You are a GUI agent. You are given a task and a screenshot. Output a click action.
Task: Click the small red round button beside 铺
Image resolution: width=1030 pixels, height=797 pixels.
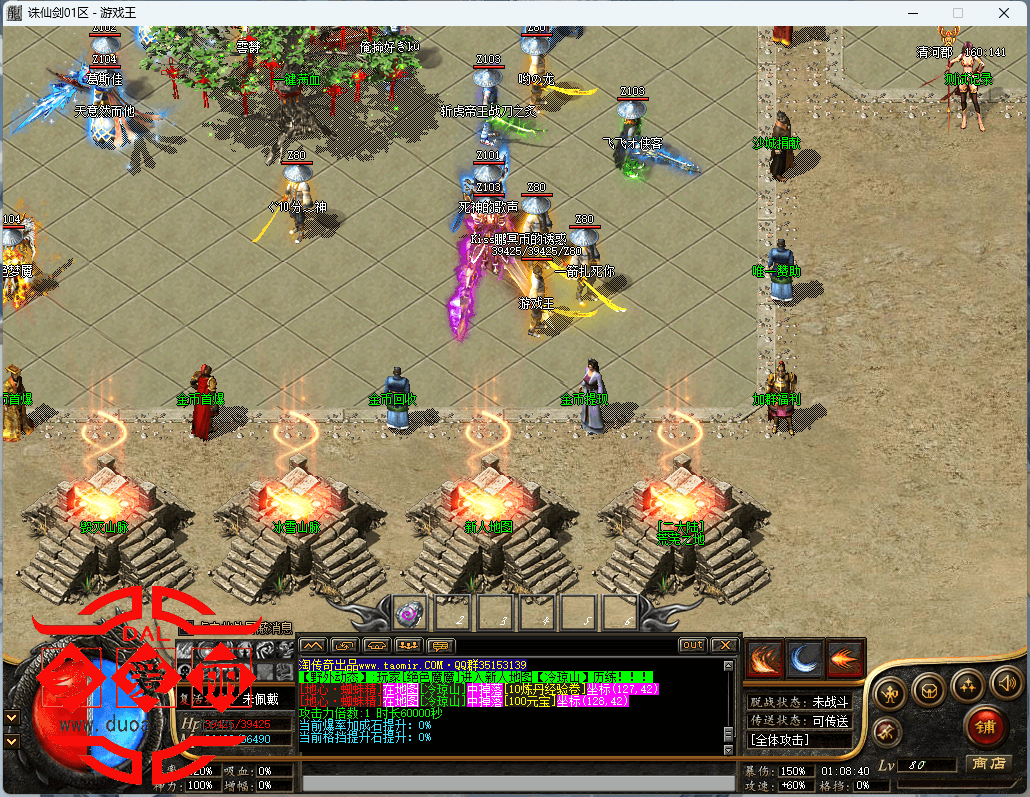click(x=887, y=732)
